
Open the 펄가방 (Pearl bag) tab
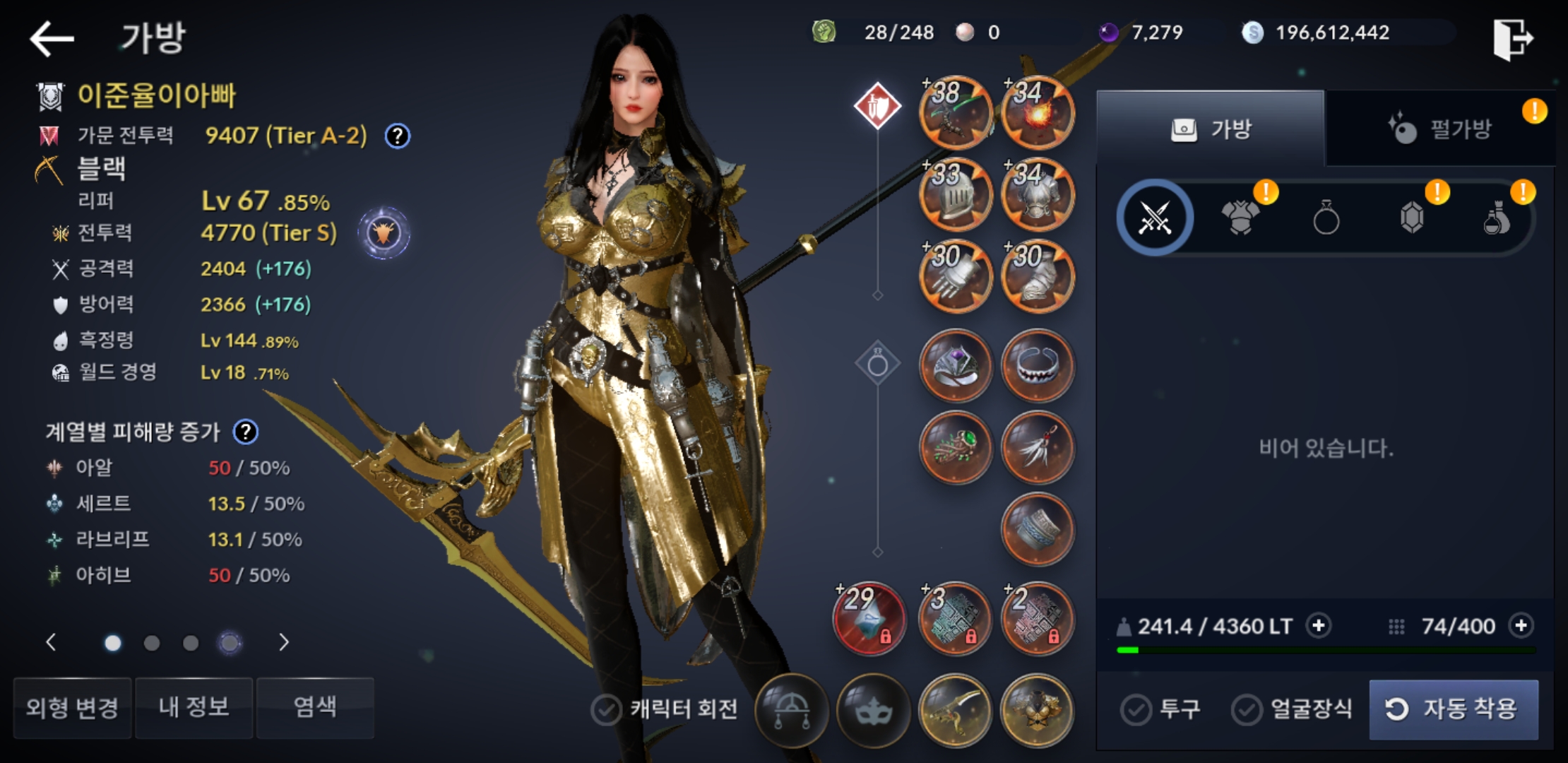pyautogui.click(x=1441, y=129)
